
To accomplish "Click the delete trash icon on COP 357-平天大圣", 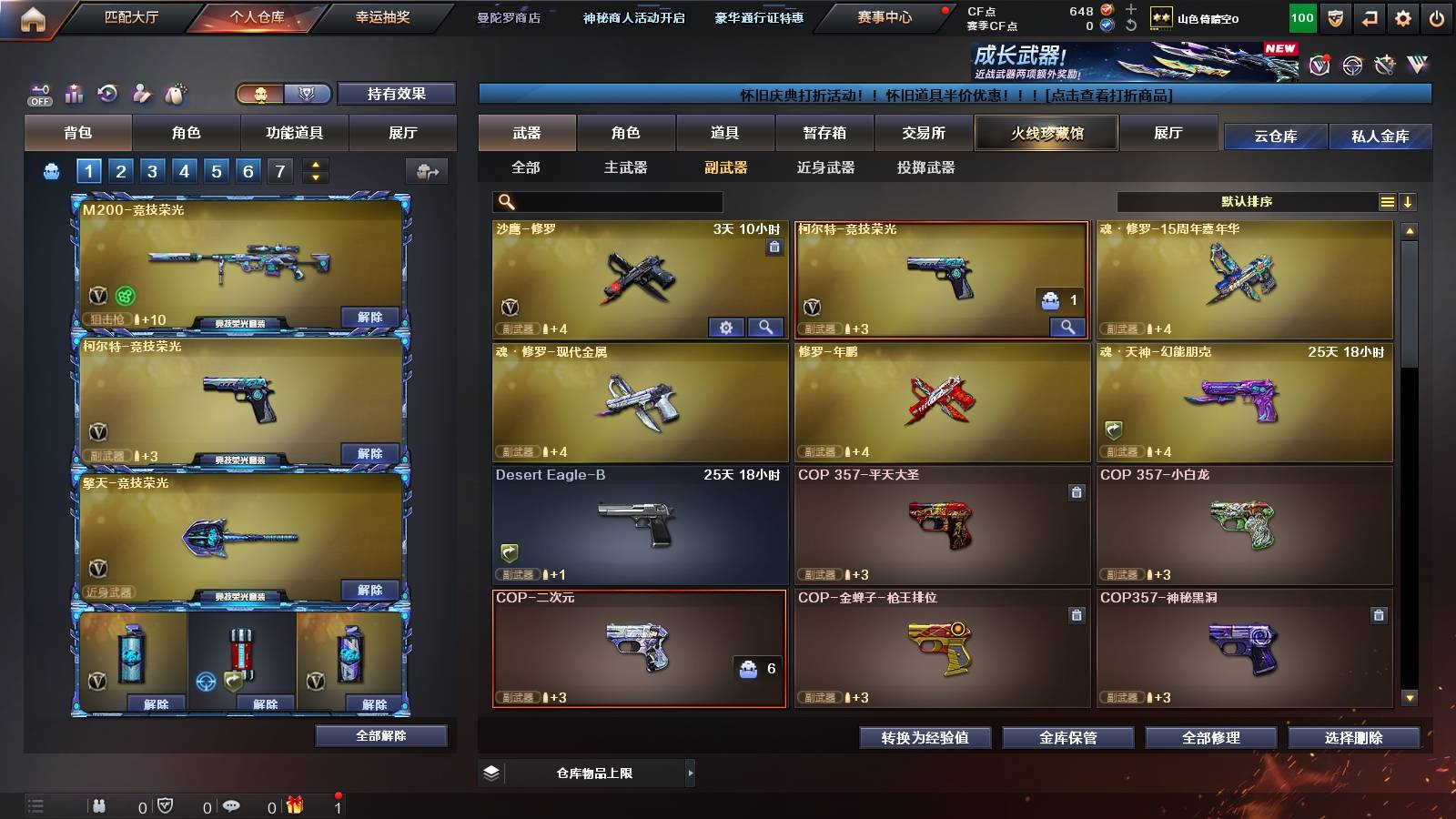I will pos(1076,491).
